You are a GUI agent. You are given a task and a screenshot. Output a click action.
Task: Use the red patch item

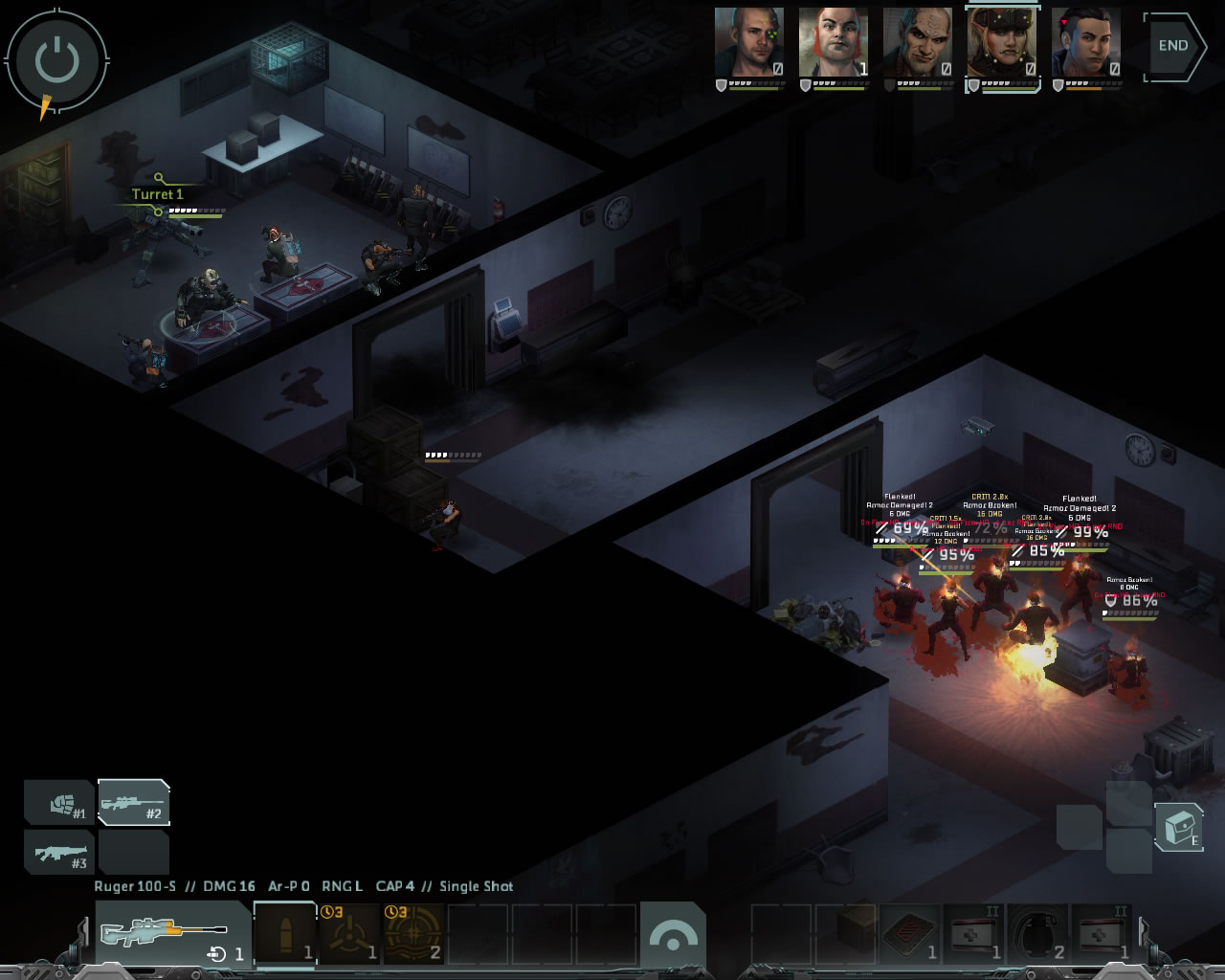[x=909, y=933]
